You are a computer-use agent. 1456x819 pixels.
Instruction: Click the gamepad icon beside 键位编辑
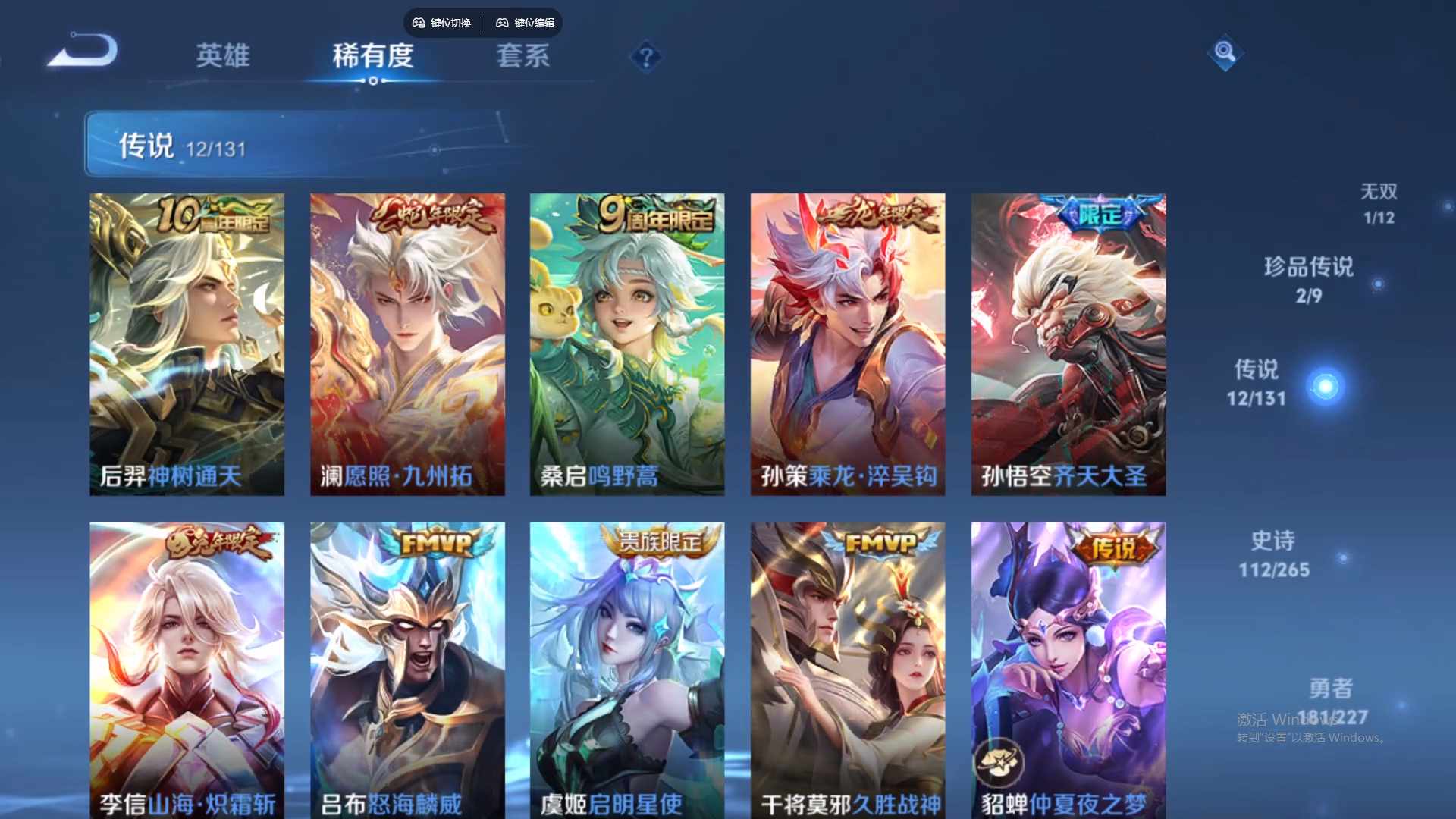pyautogui.click(x=502, y=23)
